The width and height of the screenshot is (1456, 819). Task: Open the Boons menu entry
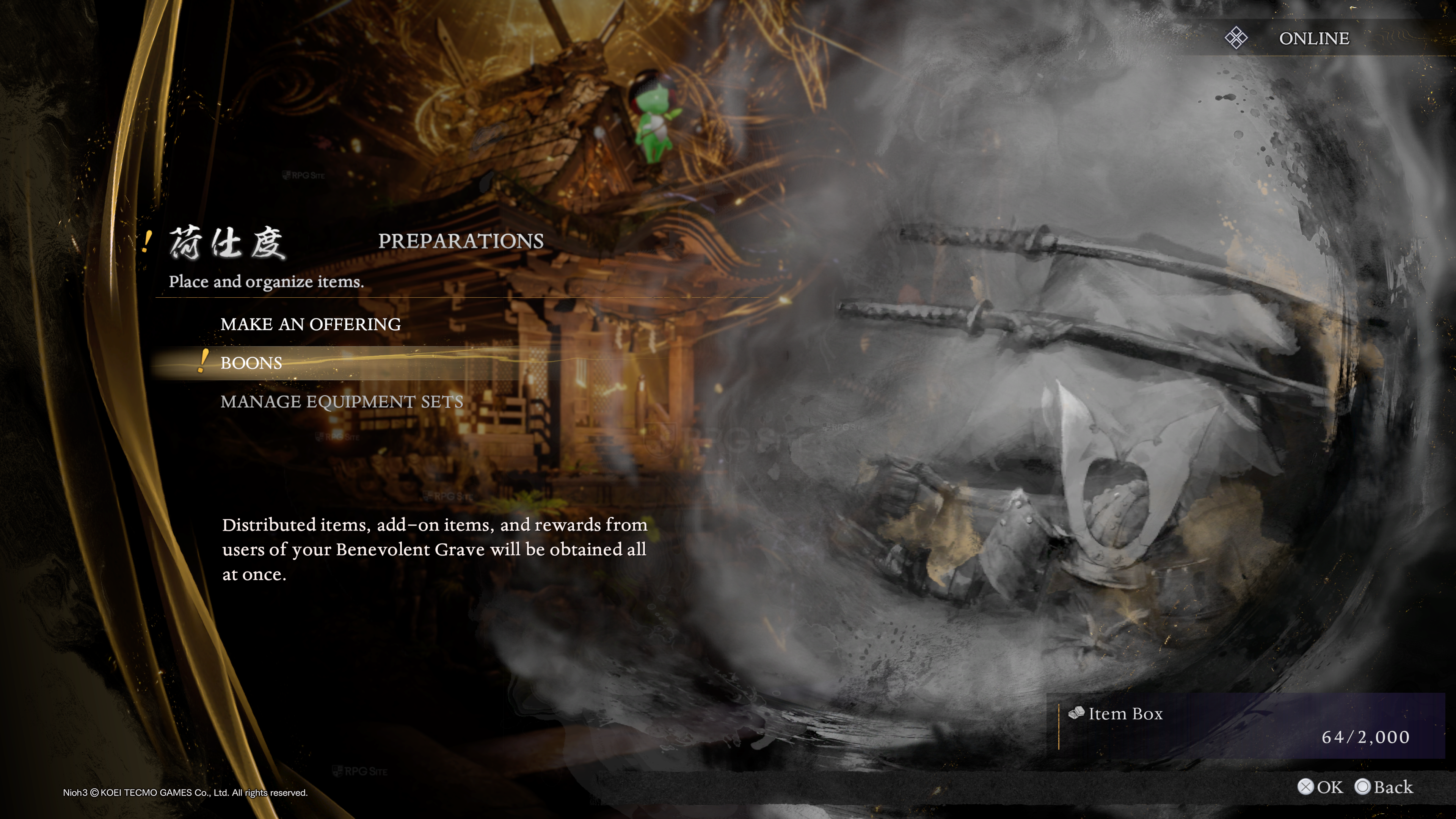pos(251,363)
